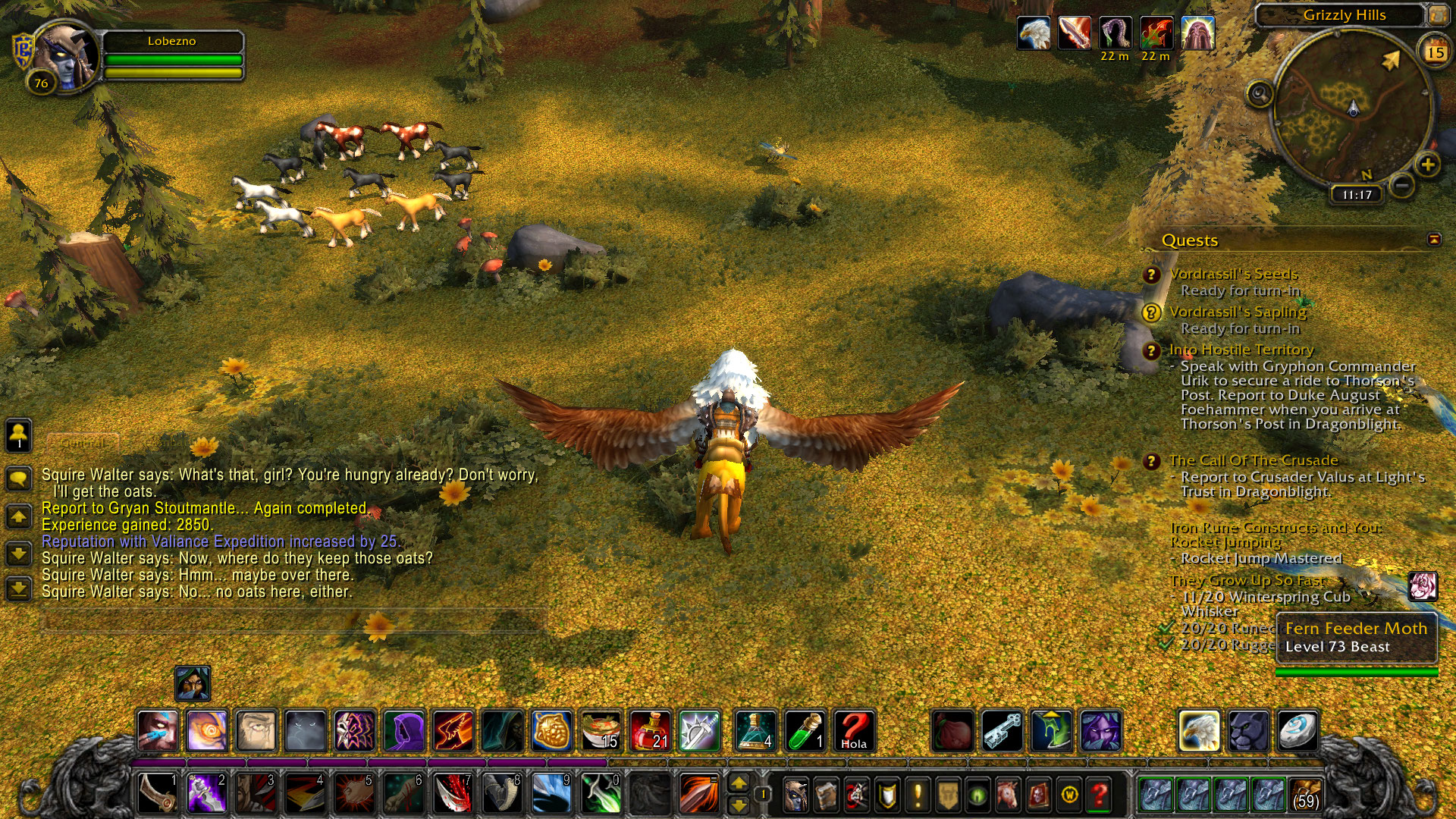
Task: Collapse the Quests tracker panel
Action: click(1433, 240)
